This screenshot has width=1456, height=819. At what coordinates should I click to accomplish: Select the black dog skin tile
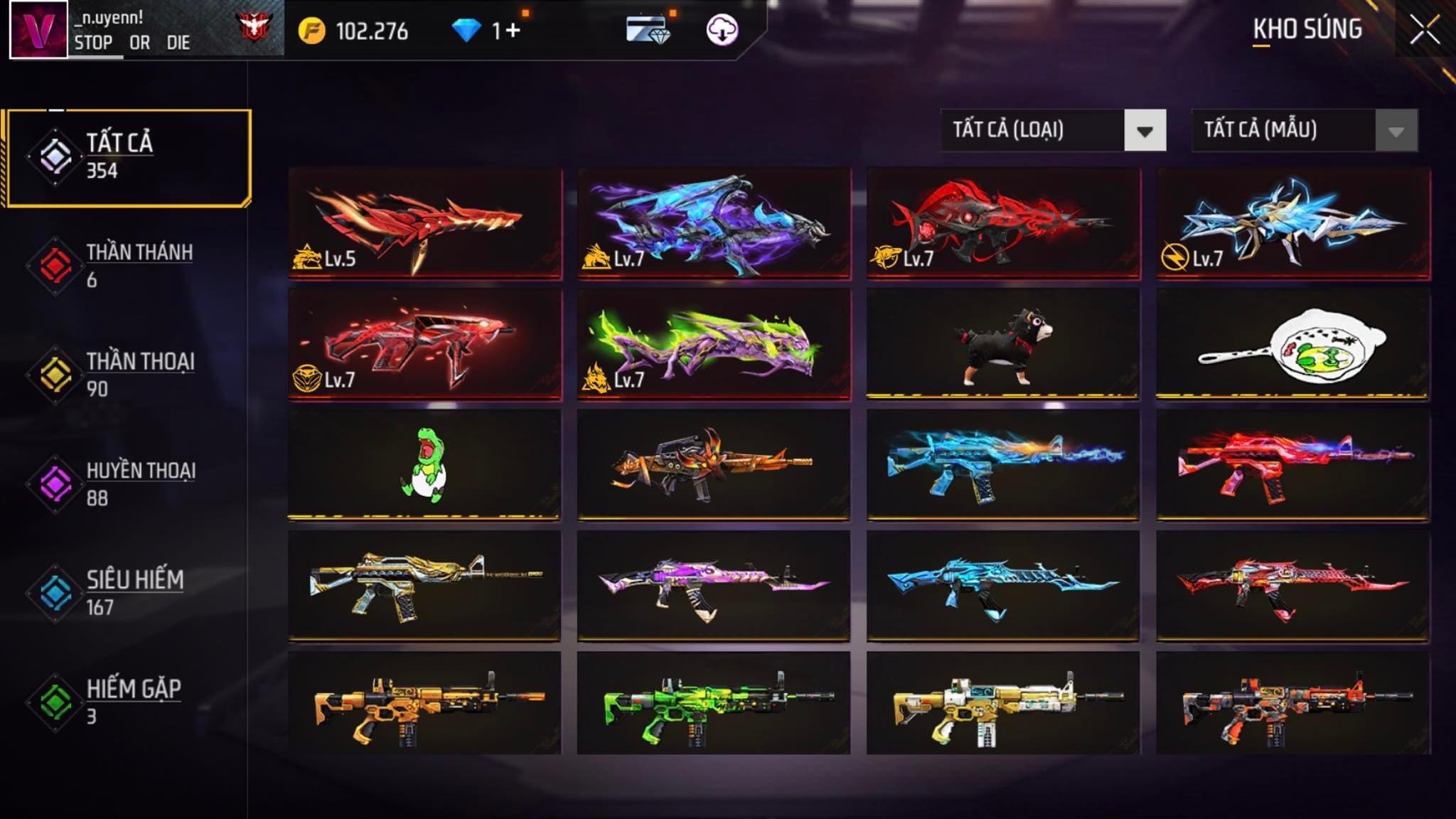(1002, 344)
